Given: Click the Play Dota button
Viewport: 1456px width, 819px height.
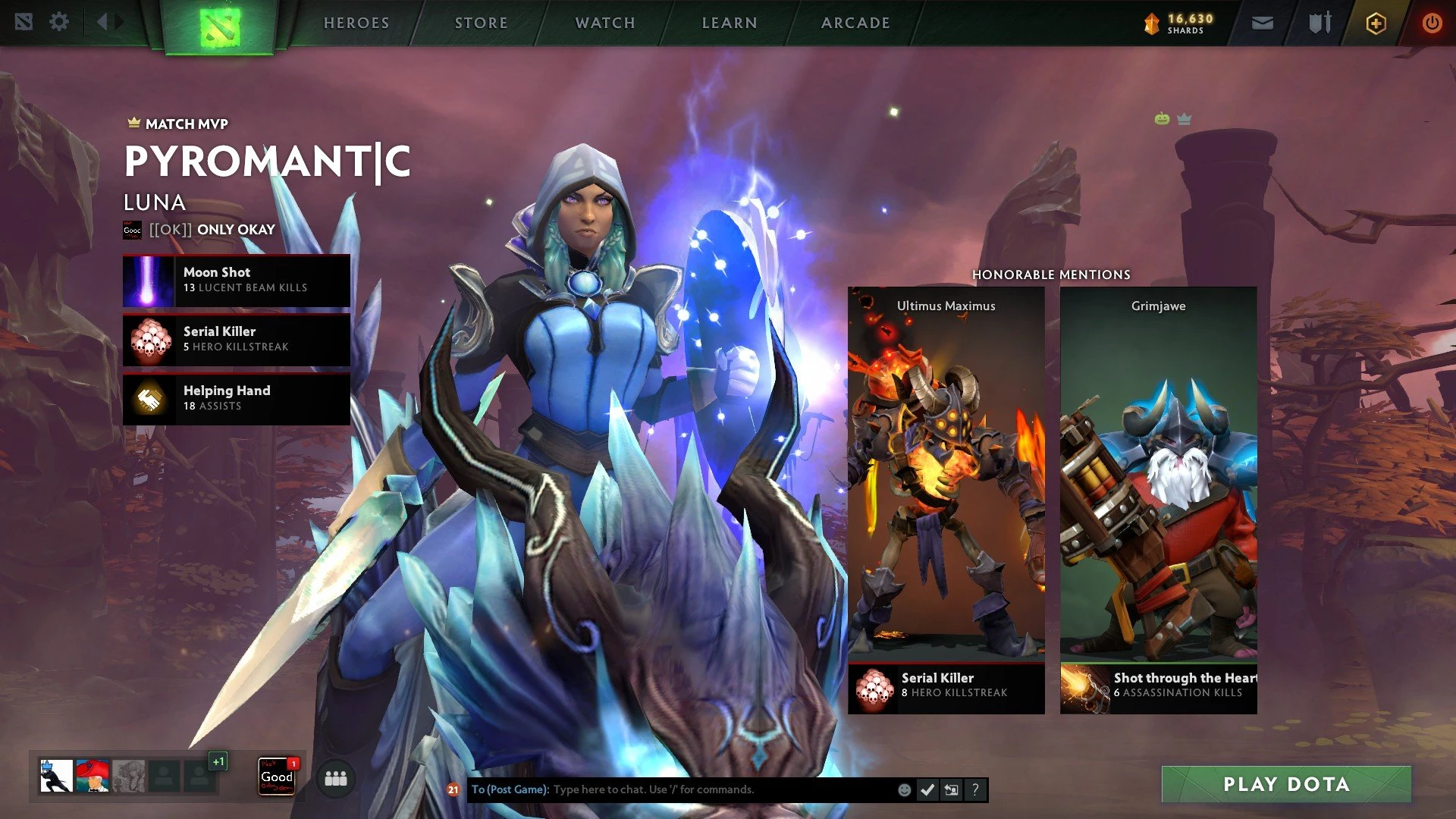Looking at the screenshot, I should pyautogui.click(x=1286, y=784).
